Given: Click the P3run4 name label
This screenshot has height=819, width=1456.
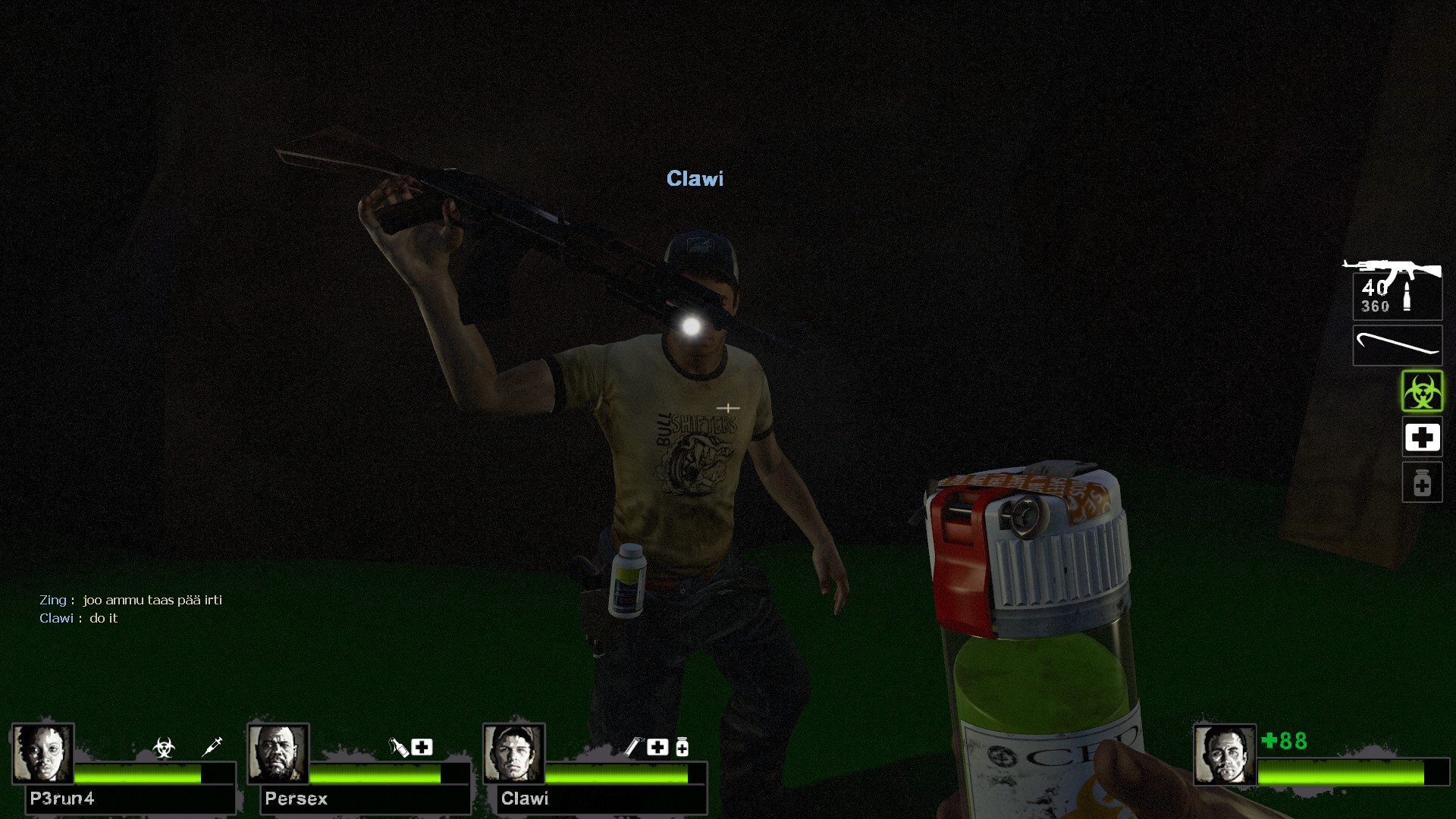Looking at the screenshot, I should tap(62, 799).
